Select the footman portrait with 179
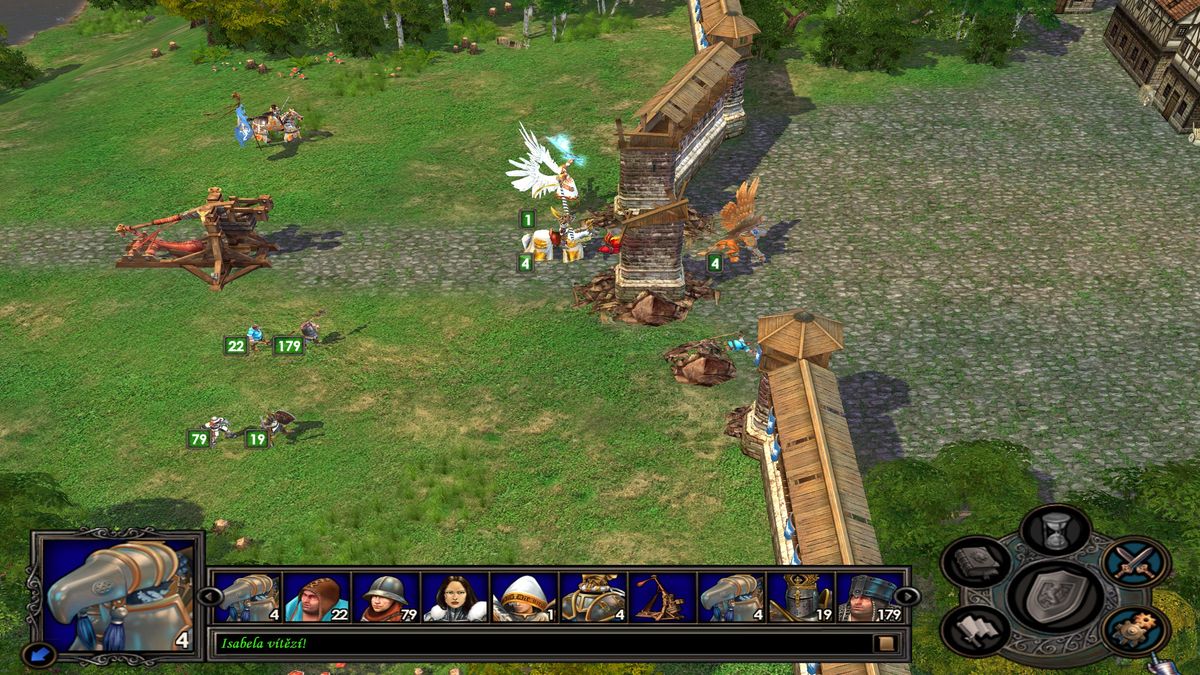This screenshot has height=675, width=1200. (x=868, y=598)
